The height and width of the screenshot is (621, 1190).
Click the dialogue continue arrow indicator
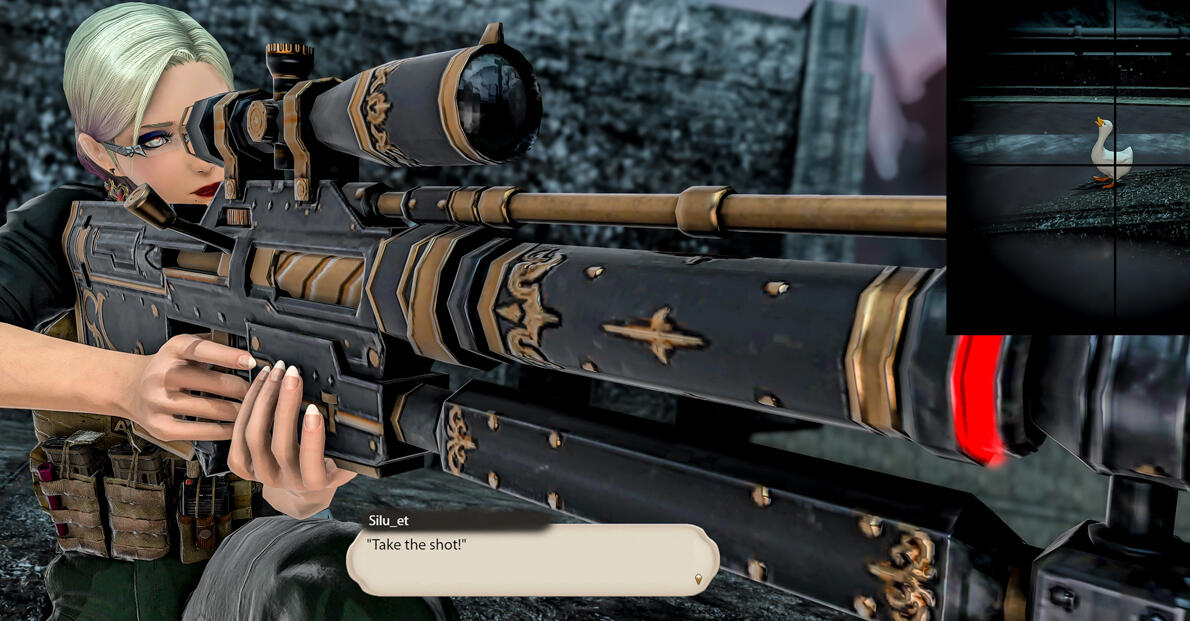[x=699, y=579]
